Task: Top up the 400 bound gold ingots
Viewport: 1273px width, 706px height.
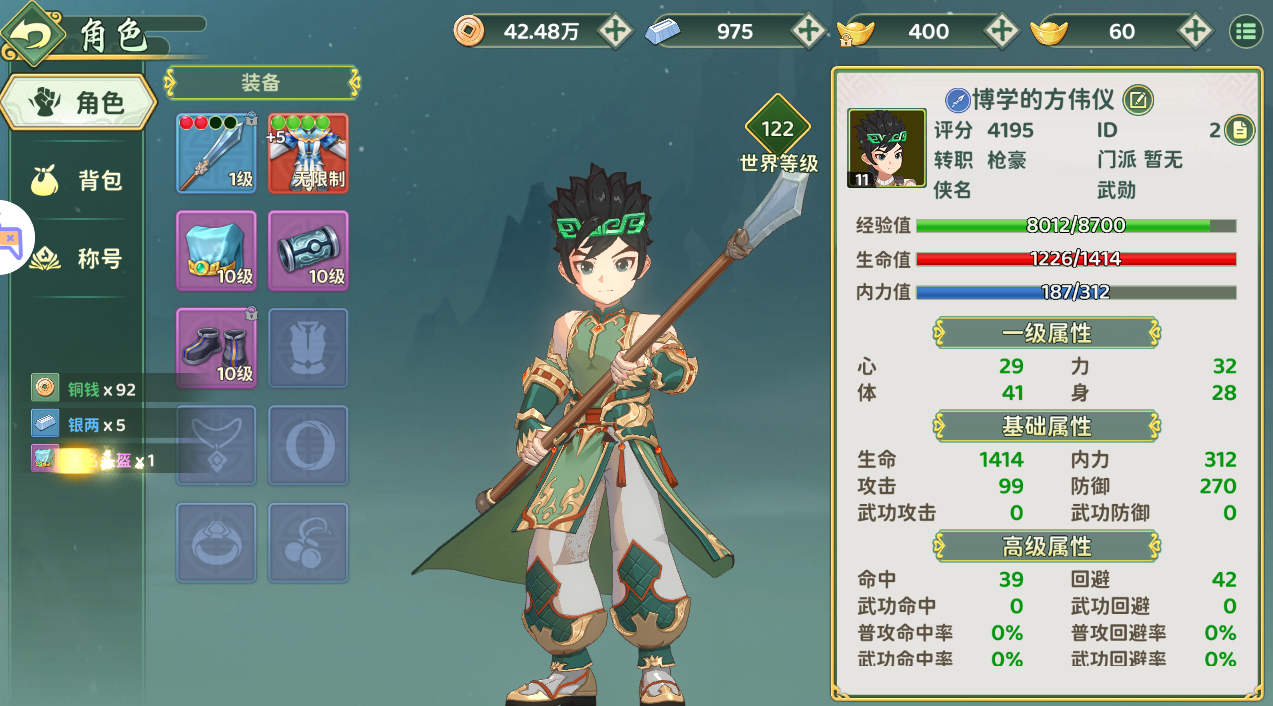Action: (x=1001, y=31)
